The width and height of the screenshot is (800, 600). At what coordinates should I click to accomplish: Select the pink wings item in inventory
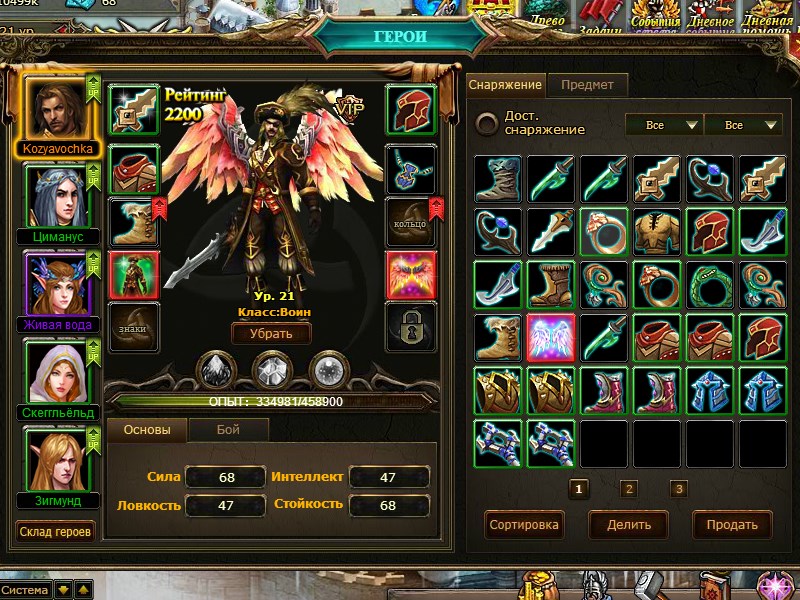(551, 338)
